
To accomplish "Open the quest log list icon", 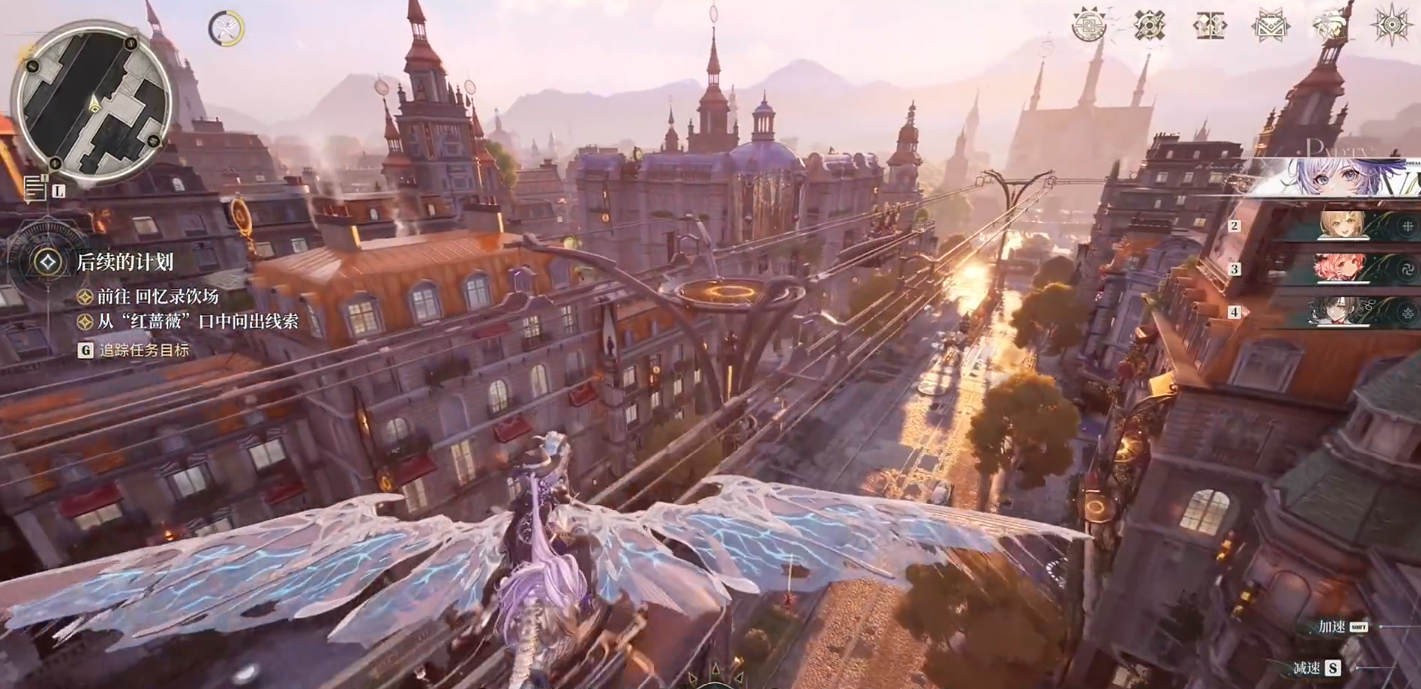I will (x=36, y=187).
